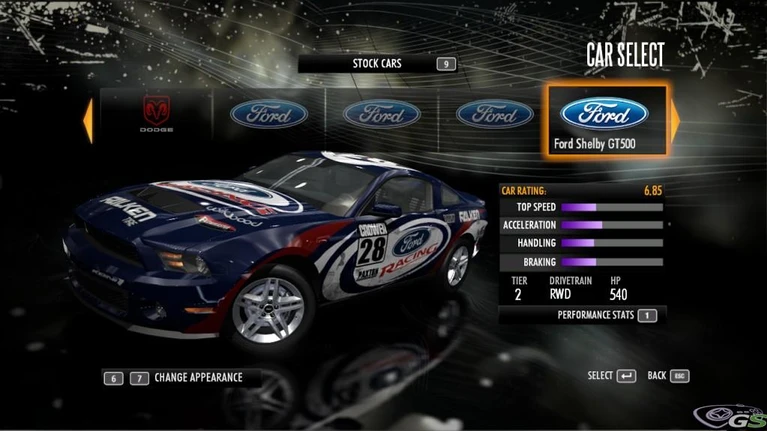
Task: Click the right orange carousel arrow
Action: point(675,120)
